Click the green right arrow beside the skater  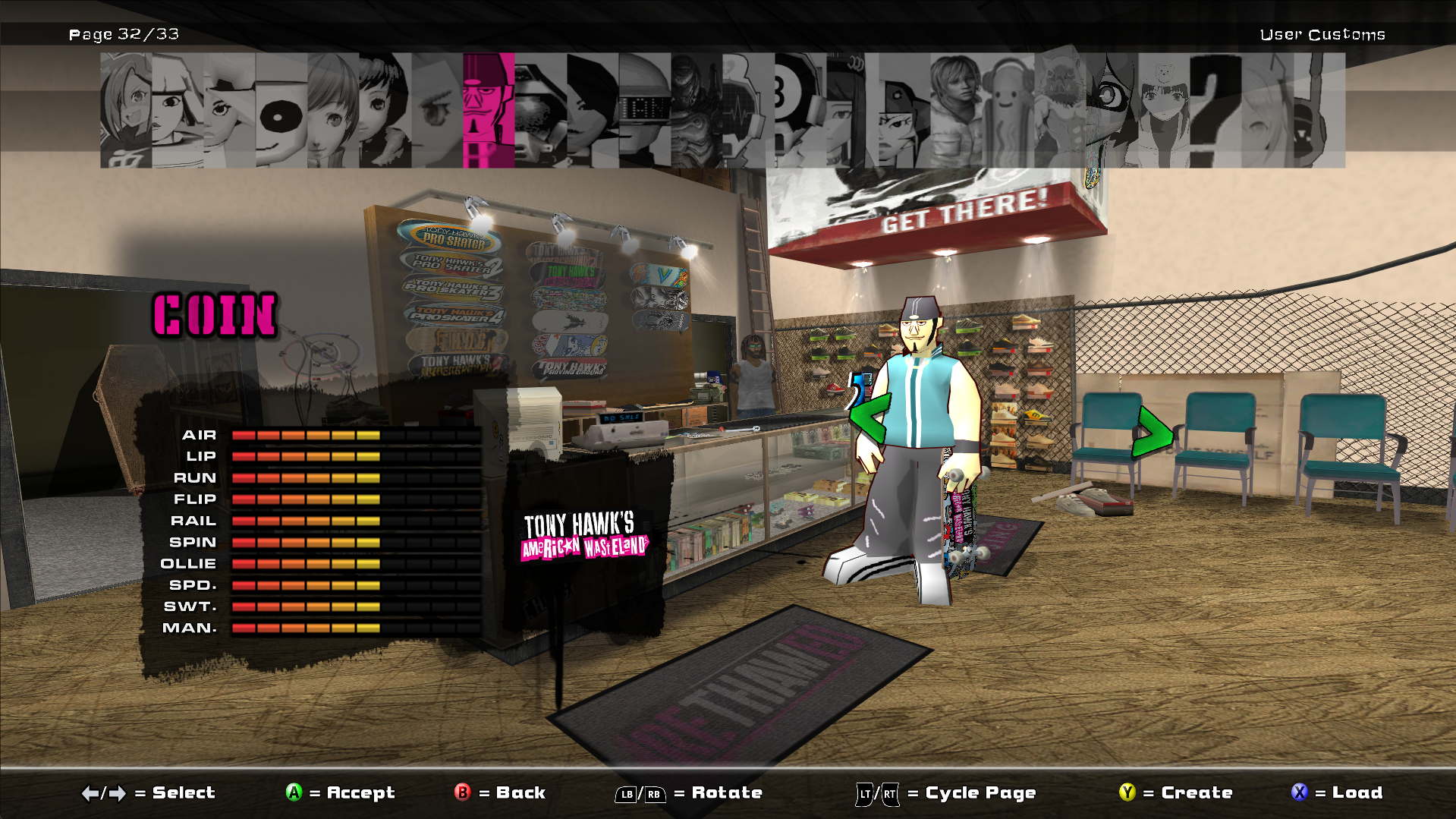coord(1152,432)
